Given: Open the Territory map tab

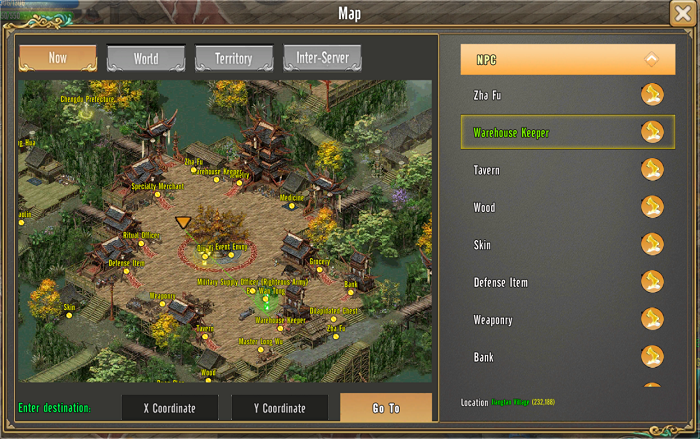Looking at the screenshot, I should point(234,58).
